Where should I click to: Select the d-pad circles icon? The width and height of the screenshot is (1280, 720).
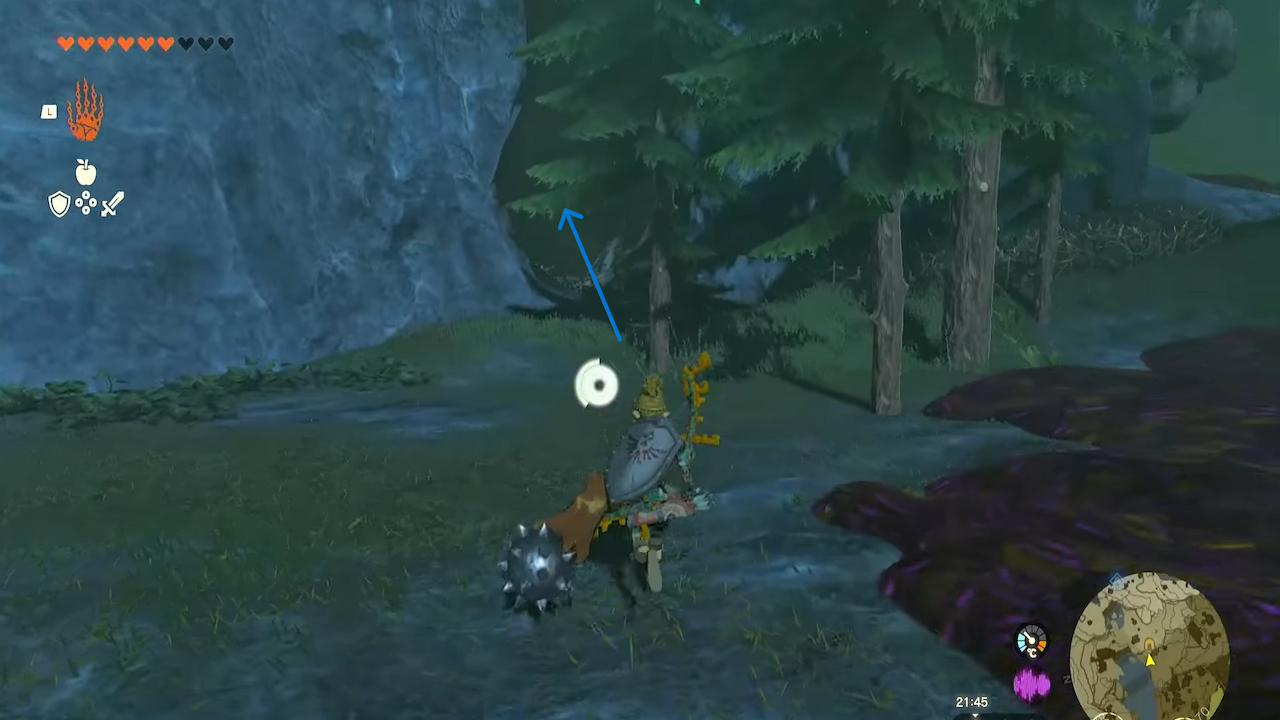point(86,202)
